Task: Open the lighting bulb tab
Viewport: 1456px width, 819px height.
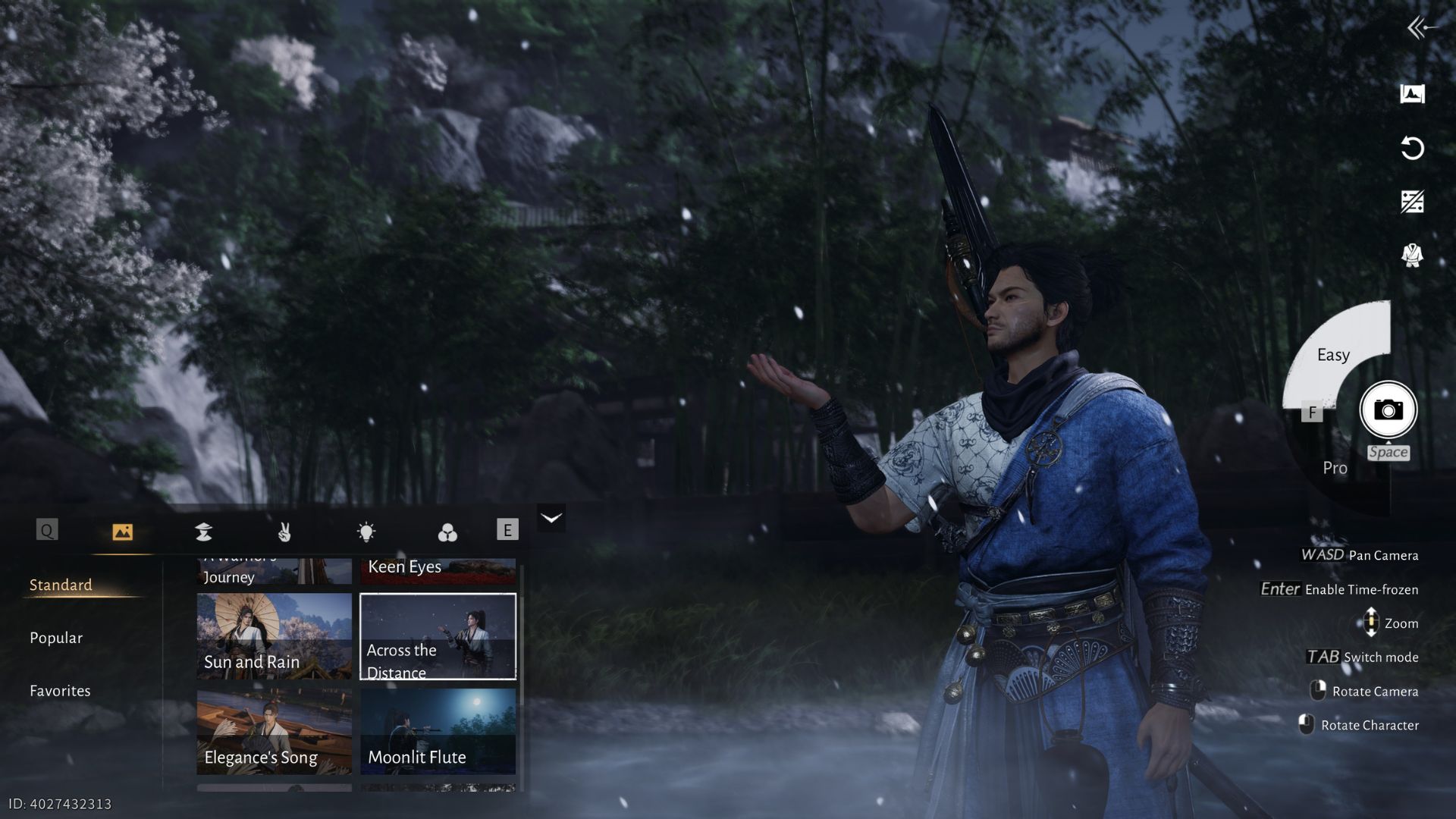Action: point(366,532)
